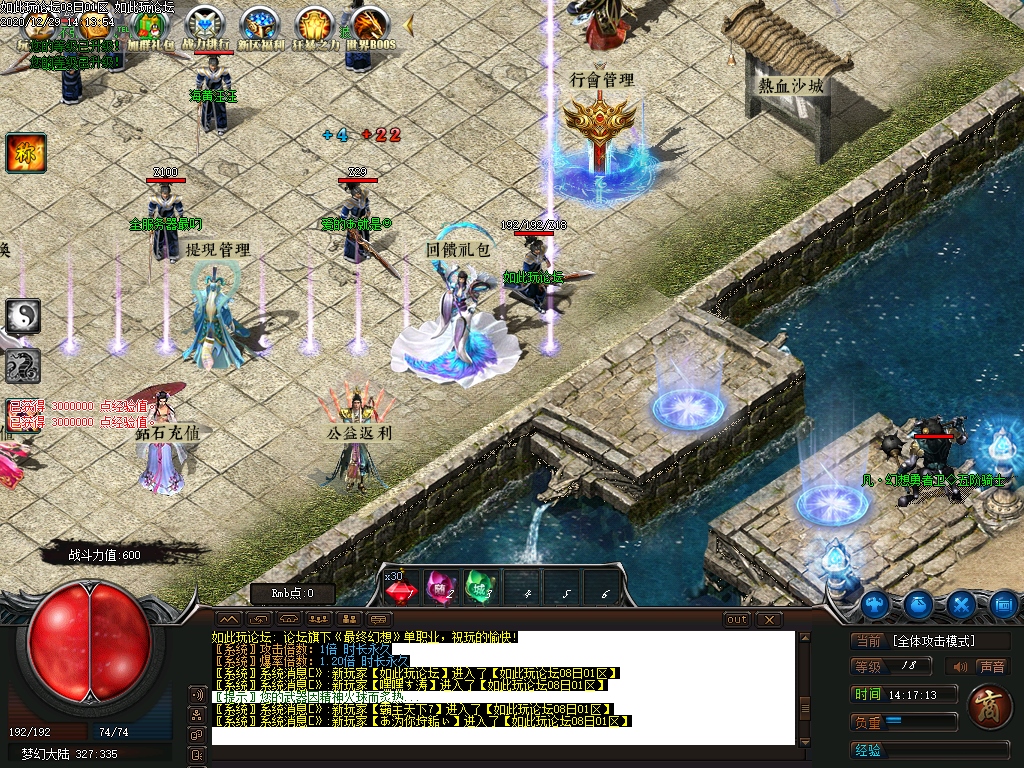Open the 加群礼包 gift icon
1024x768 pixels.
pos(150,25)
